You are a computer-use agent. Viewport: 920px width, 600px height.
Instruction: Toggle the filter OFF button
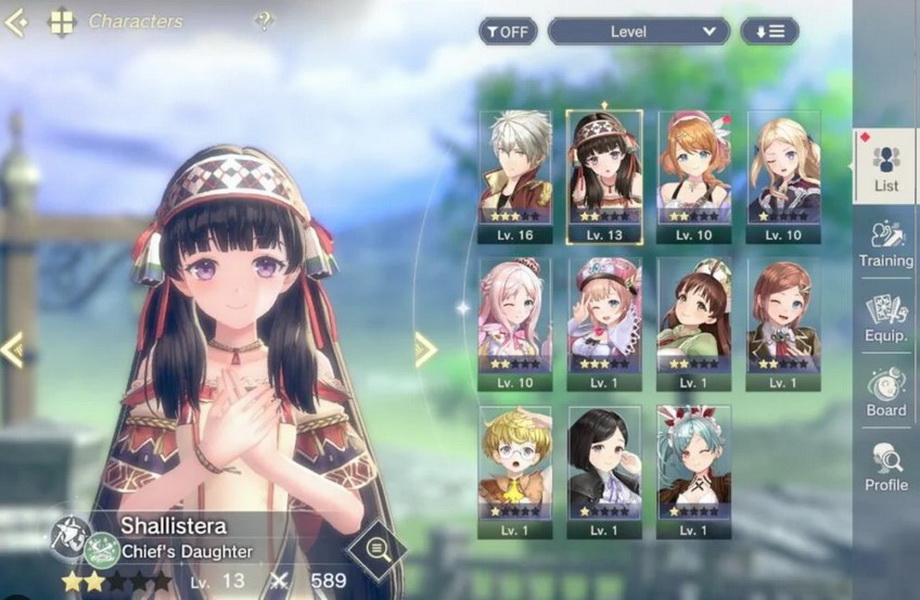507,31
